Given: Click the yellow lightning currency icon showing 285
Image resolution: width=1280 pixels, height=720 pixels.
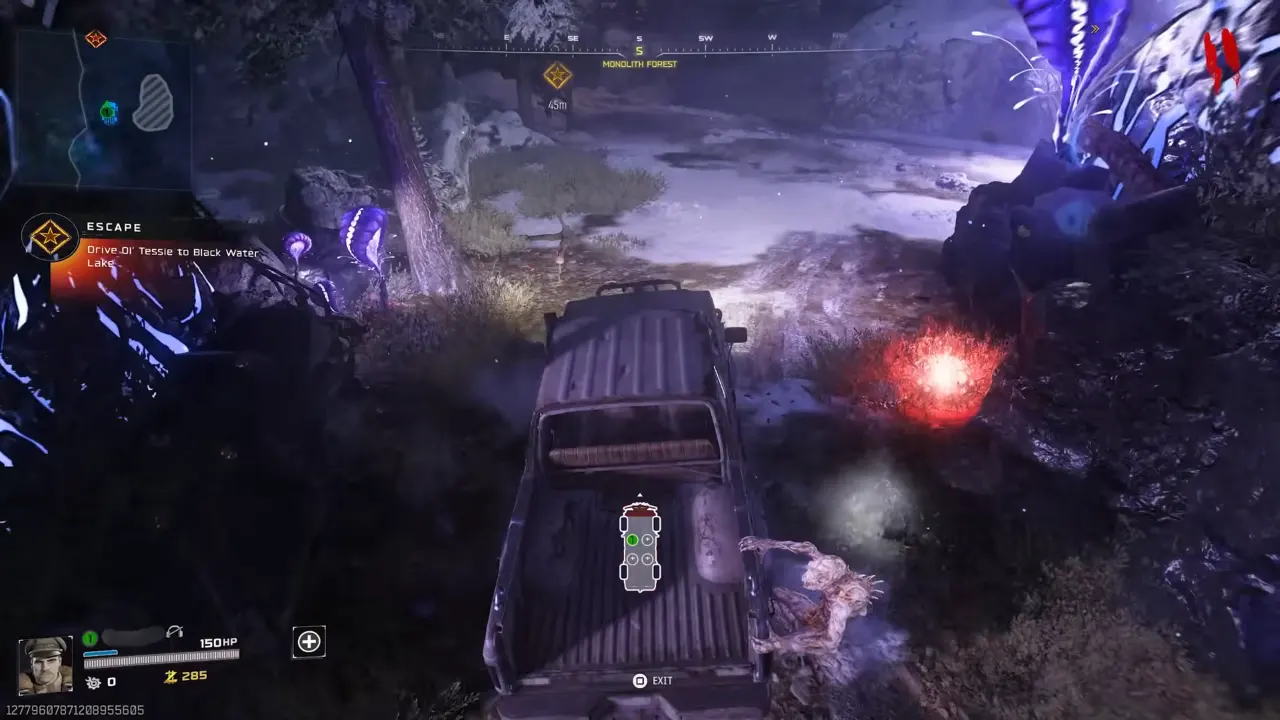Looking at the screenshot, I should coord(171,676).
